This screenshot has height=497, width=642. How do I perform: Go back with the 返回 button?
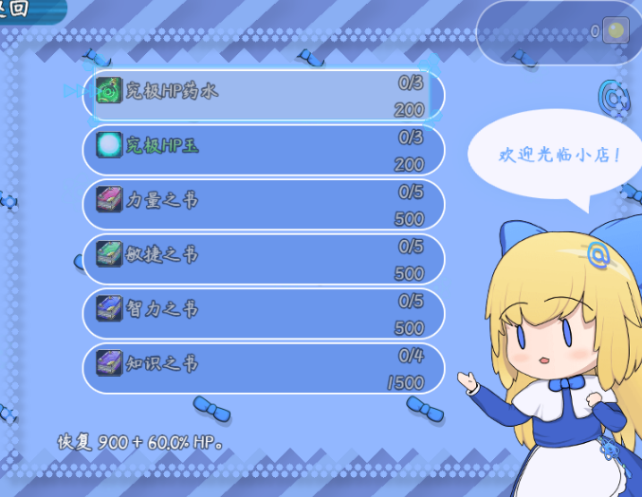tap(20, 9)
